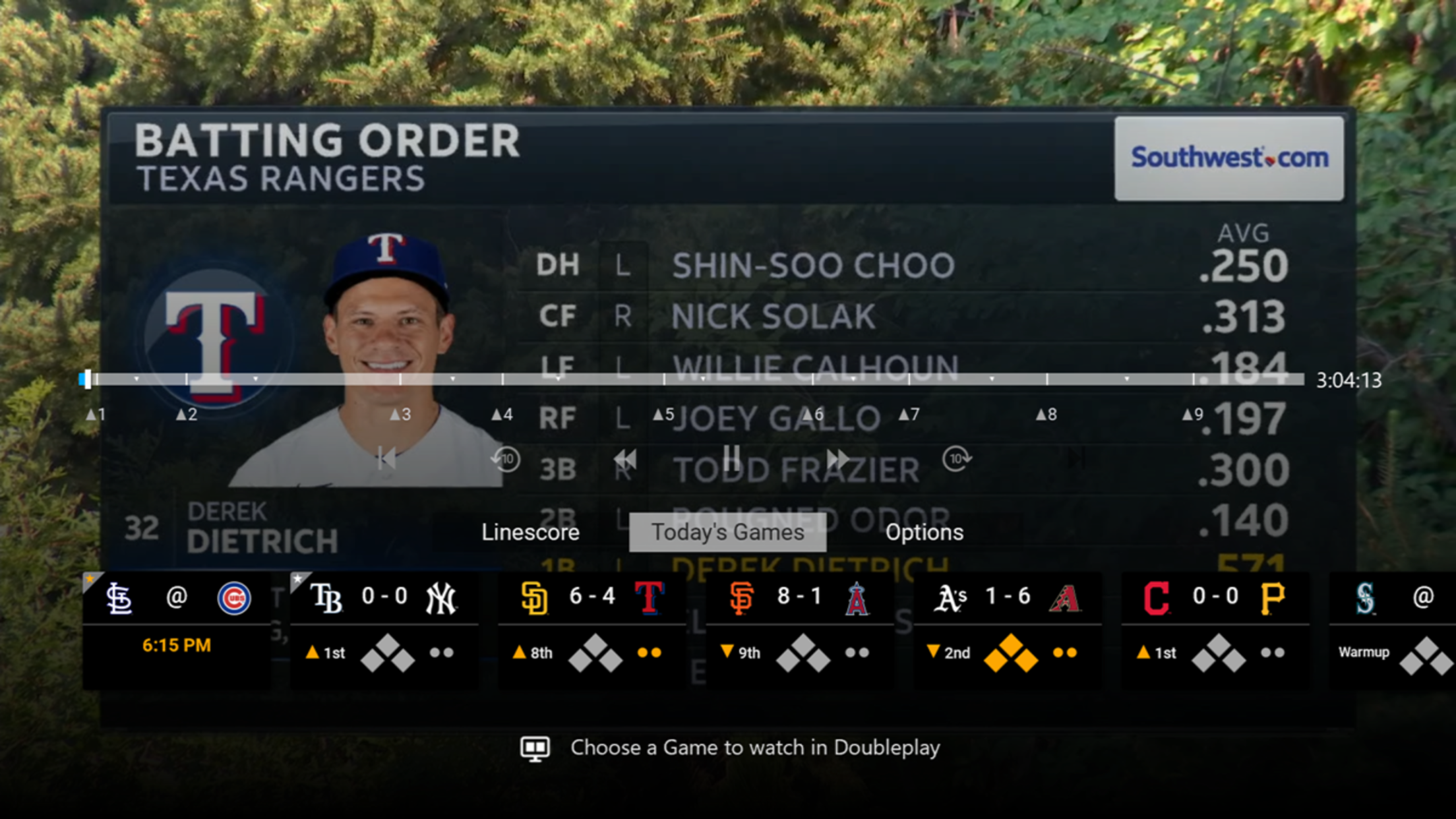Image resolution: width=1456 pixels, height=819 pixels.
Task: Rewind the broadcast with double-arrow button
Action: pyautogui.click(x=624, y=459)
